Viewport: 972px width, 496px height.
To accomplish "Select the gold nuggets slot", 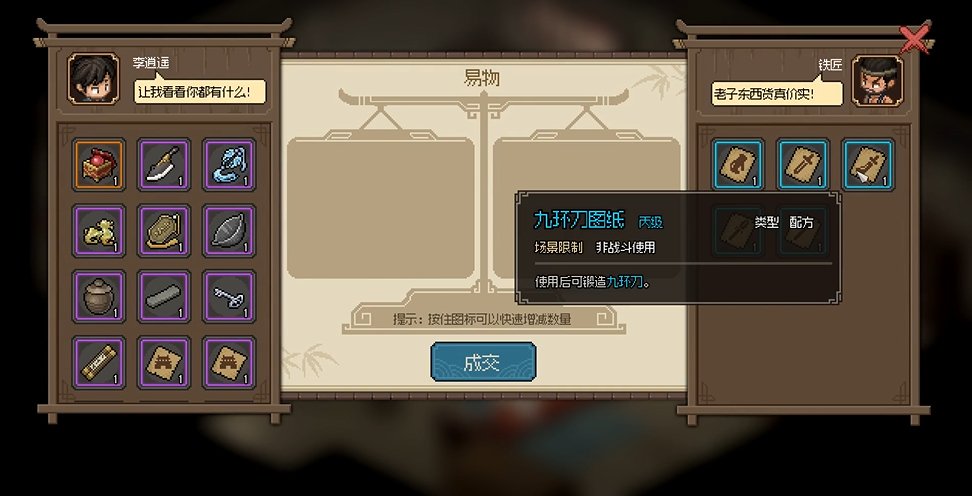I will (x=99, y=231).
